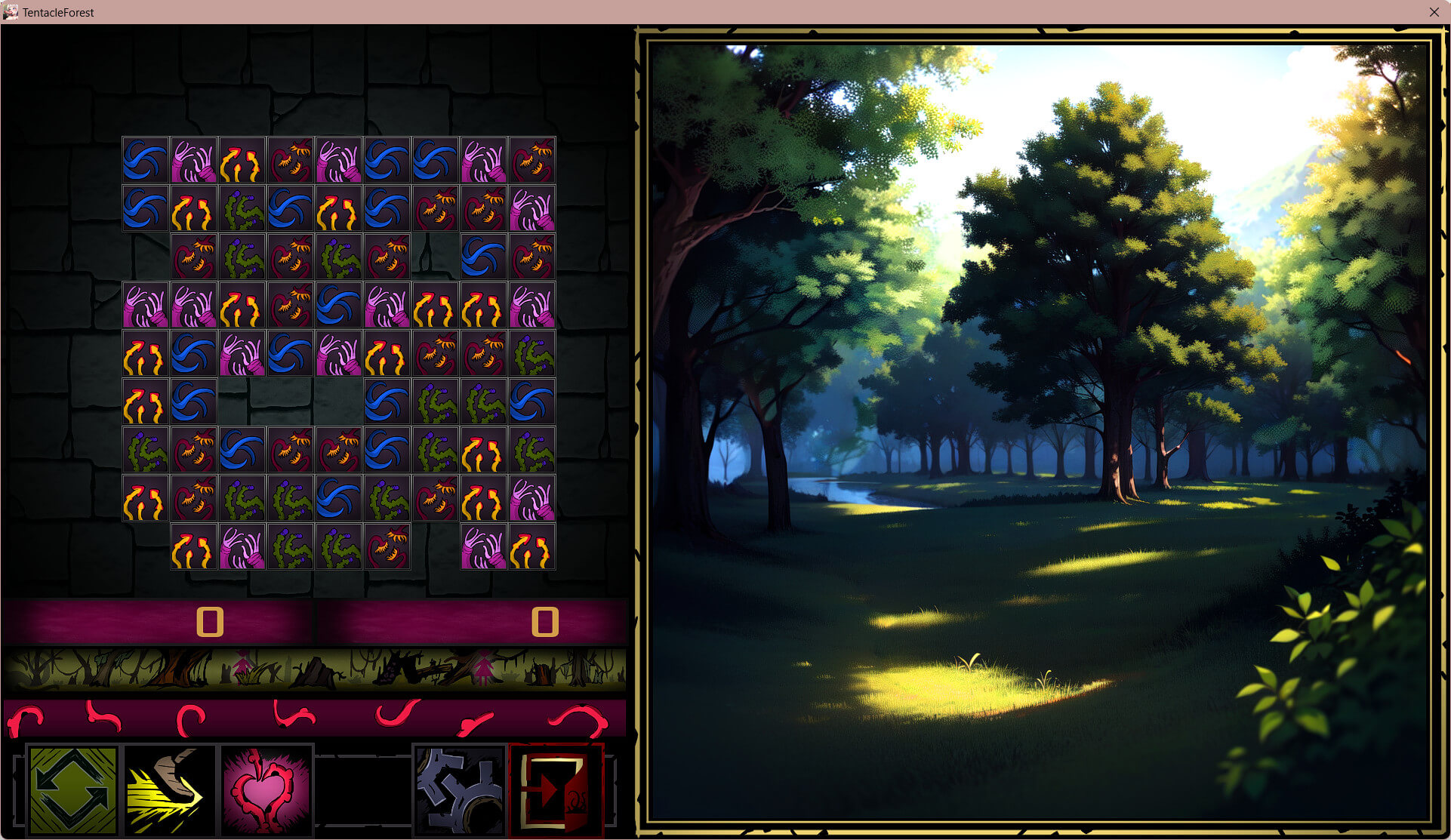This screenshot has width=1451, height=840.
Task: Use the yellow slash arrow ability
Action: (x=170, y=790)
